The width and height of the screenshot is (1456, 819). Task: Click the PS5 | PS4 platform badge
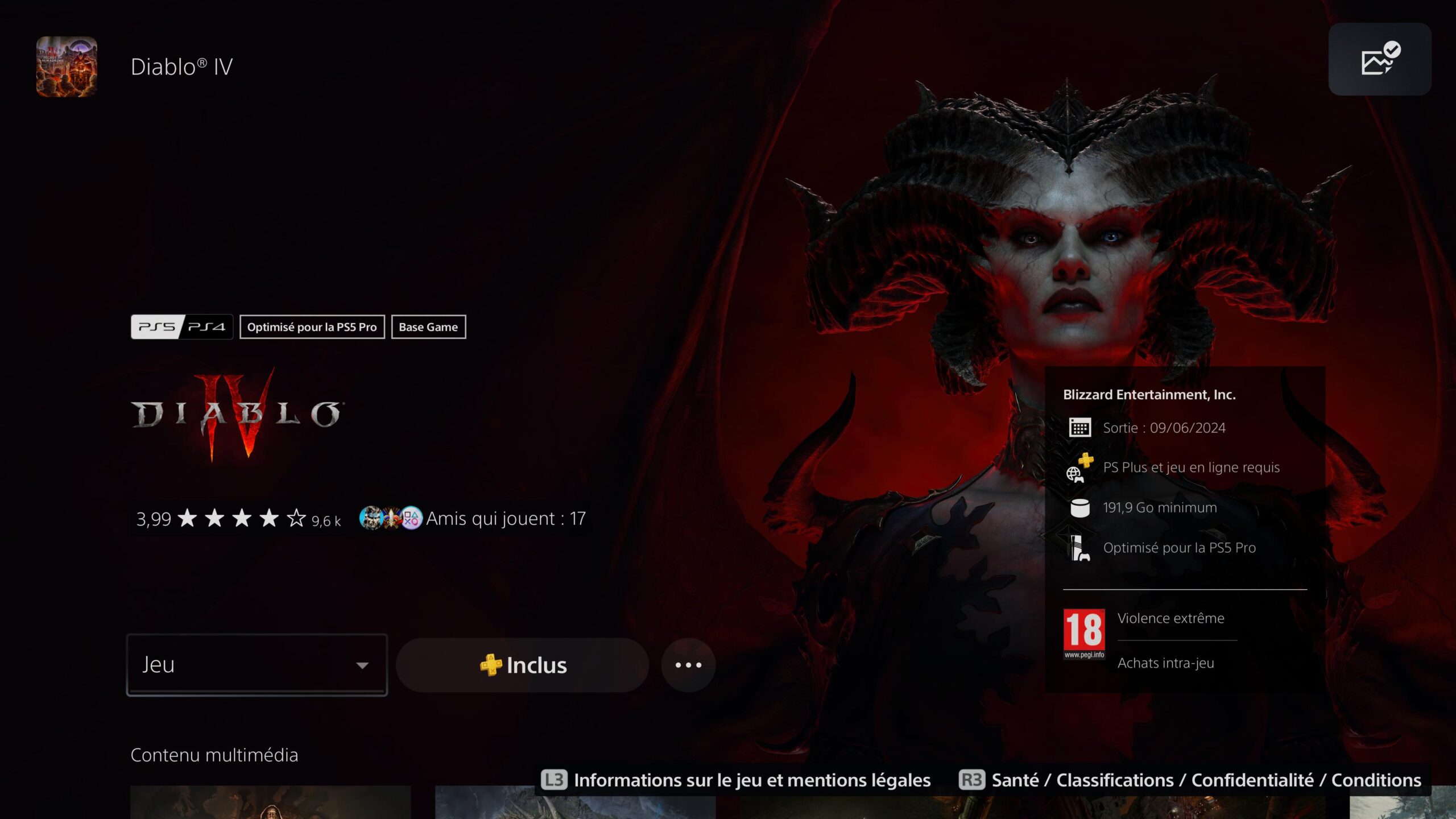pyautogui.click(x=182, y=326)
